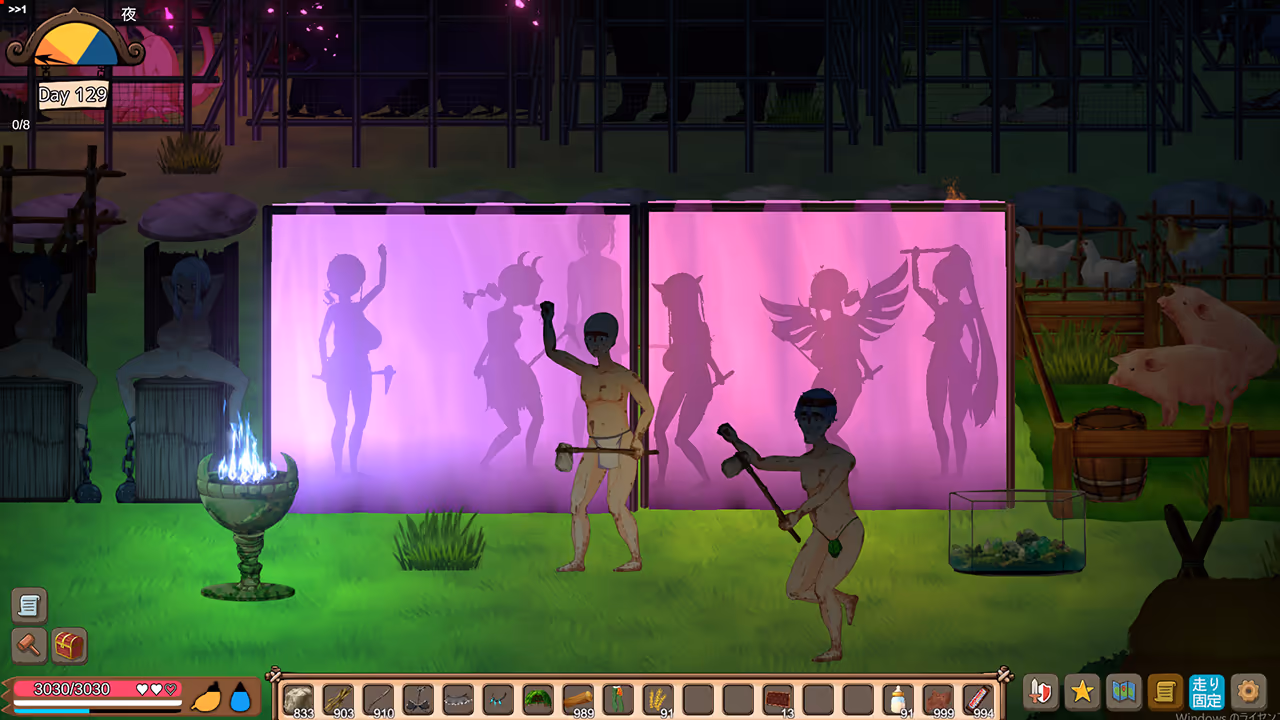Select the hotbar slot holding 13 items
The width and height of the screenshot is (1280, 720).
tap(778, 697)
